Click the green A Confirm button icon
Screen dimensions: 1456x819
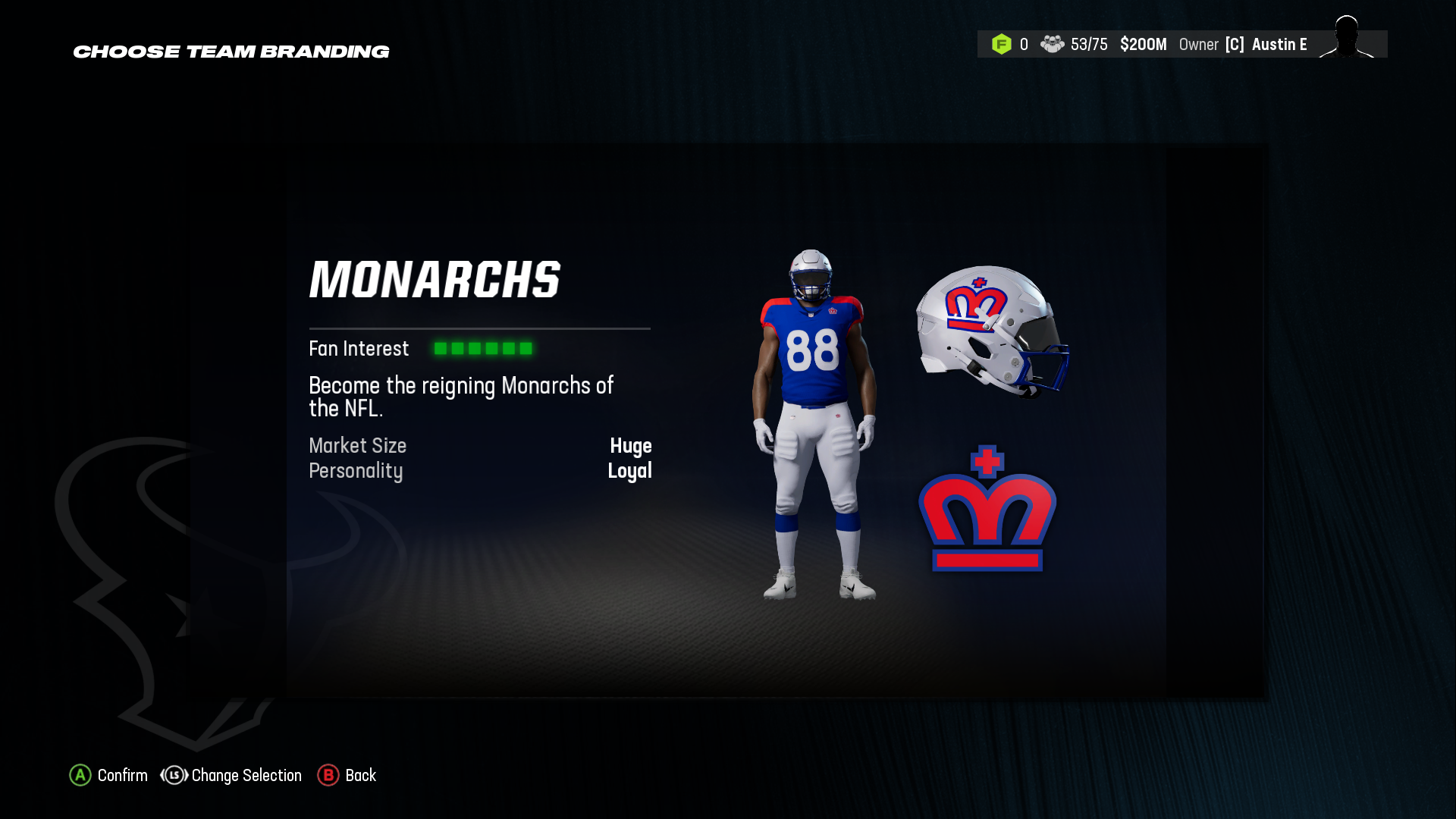pos(80,775)
